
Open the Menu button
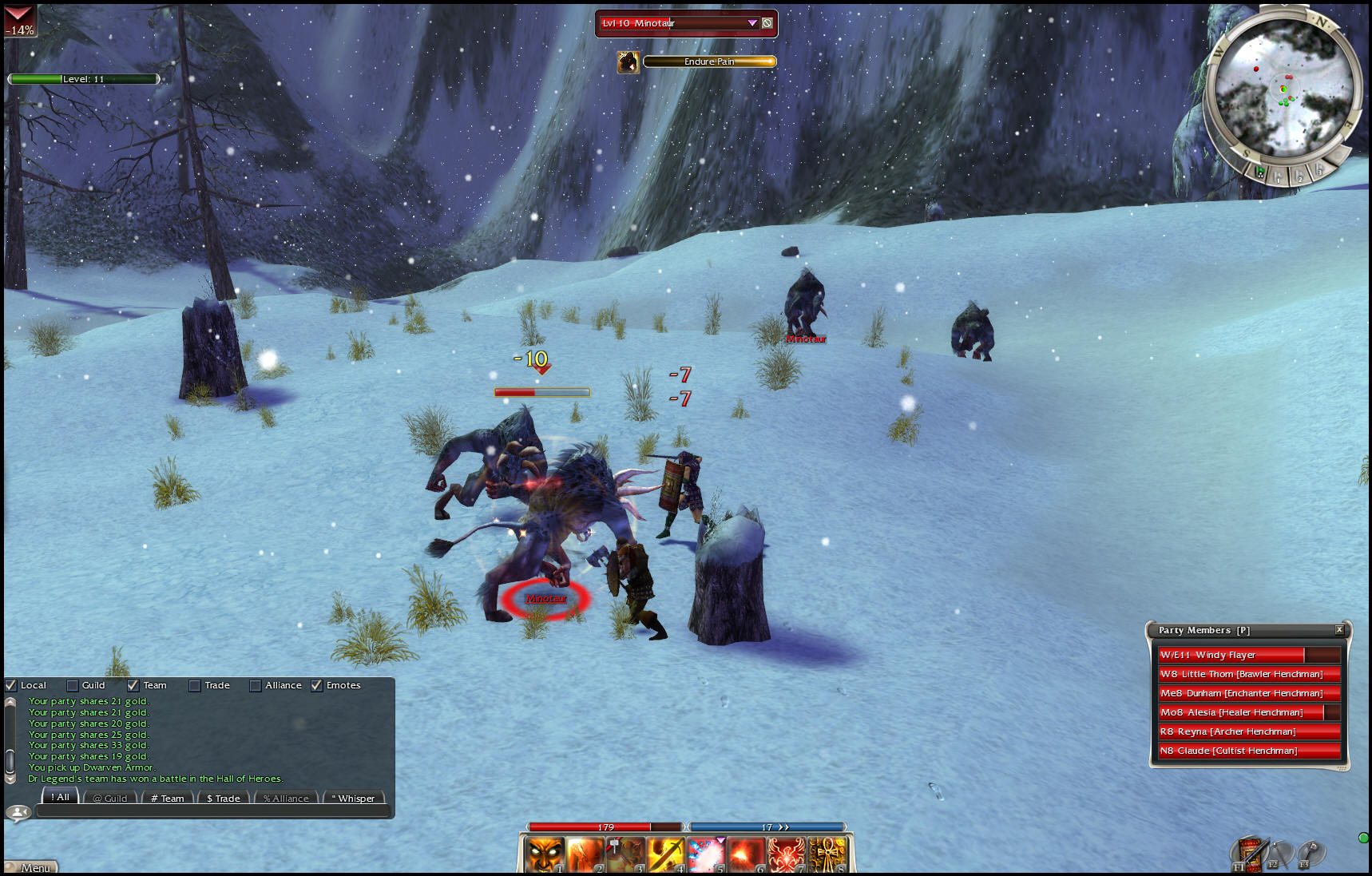coord(33,868)
